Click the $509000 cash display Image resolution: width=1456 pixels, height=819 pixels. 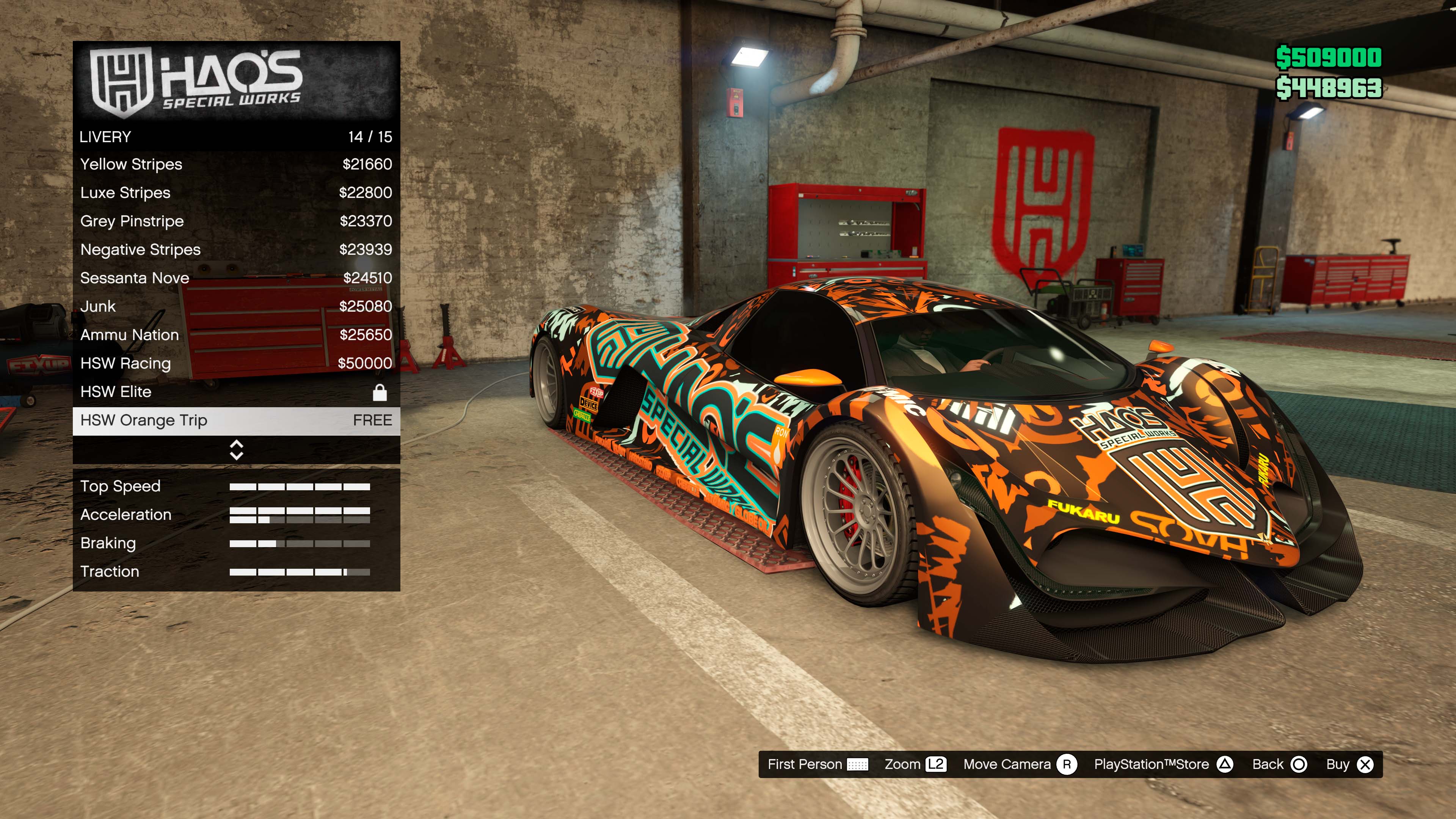[1332, 57]
